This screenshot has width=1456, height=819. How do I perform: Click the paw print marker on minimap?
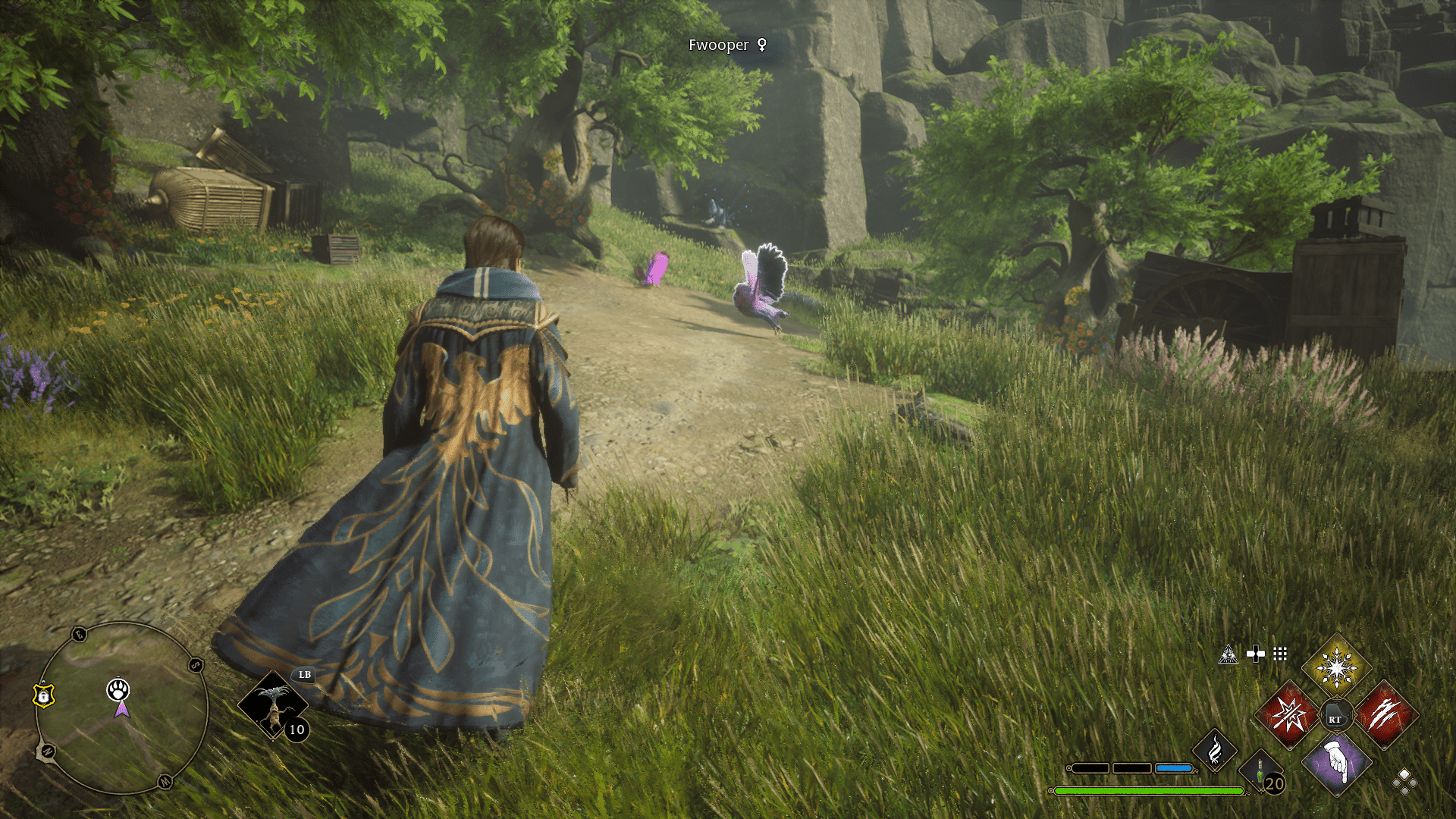(118, 689)
